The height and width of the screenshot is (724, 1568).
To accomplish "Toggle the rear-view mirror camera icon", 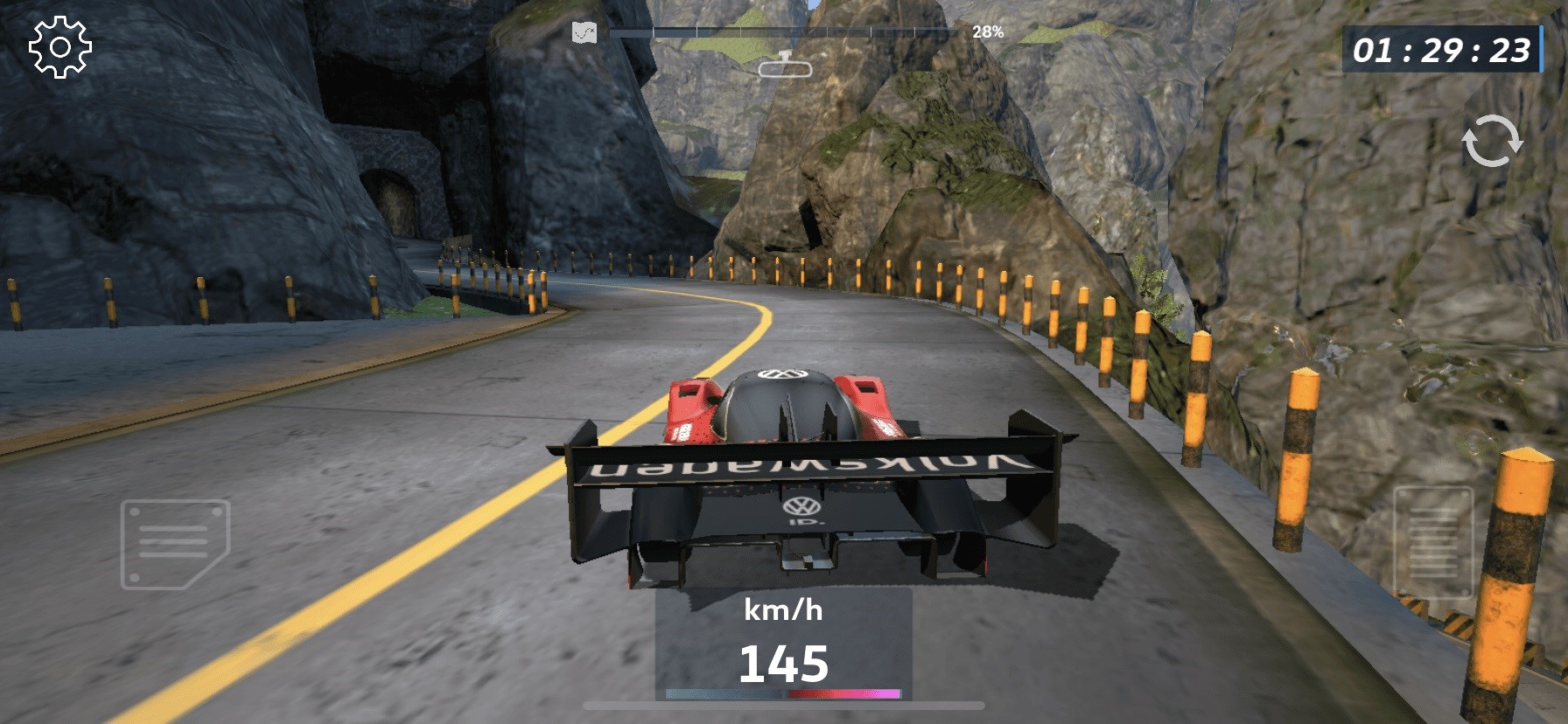I will tap(785, 65).
